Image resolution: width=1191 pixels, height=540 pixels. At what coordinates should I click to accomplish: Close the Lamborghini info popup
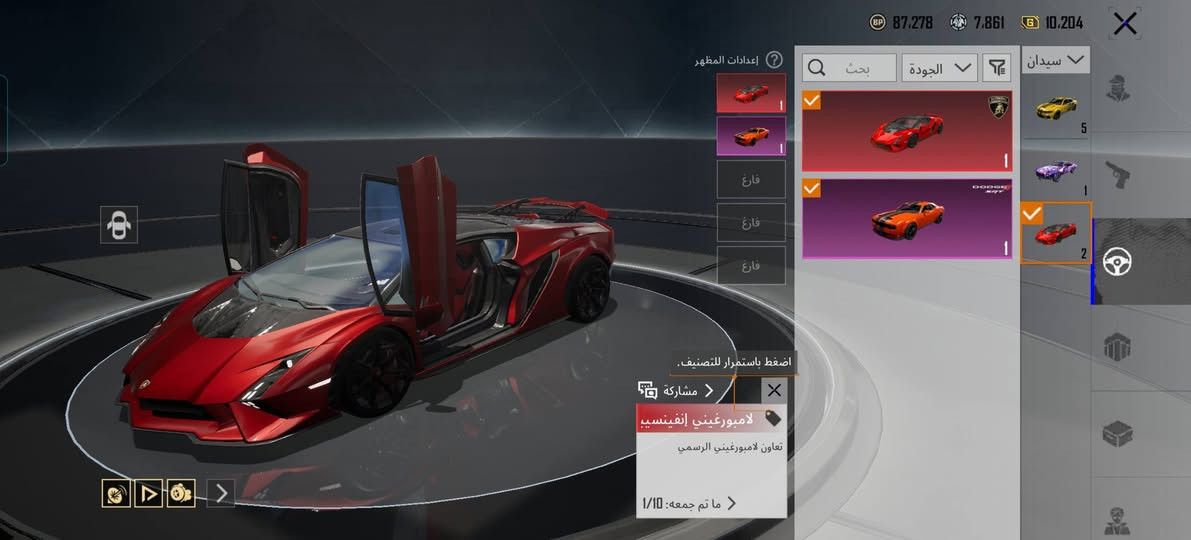[774, 390]
